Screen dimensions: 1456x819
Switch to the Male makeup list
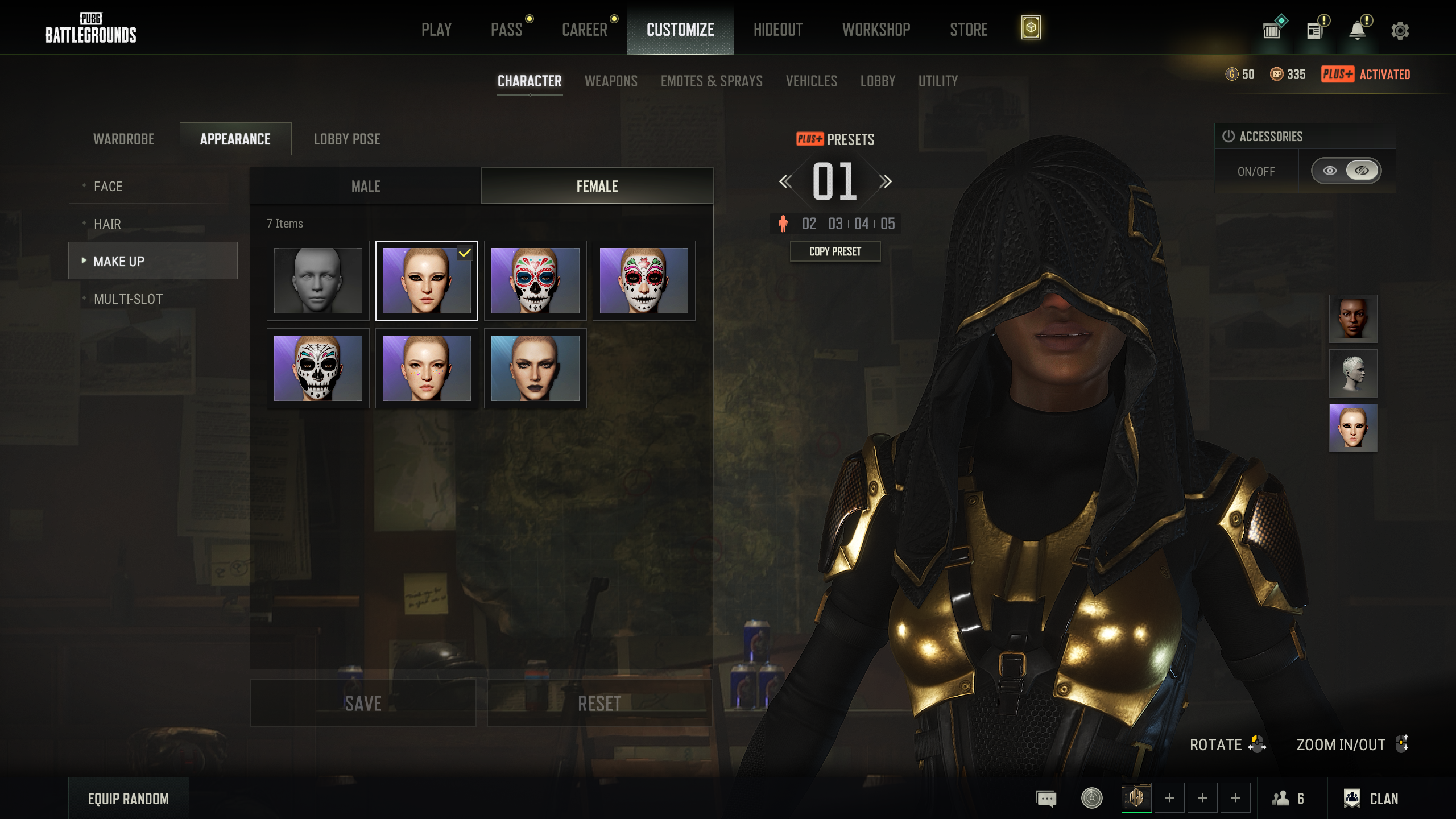click(x=366, y=187)
